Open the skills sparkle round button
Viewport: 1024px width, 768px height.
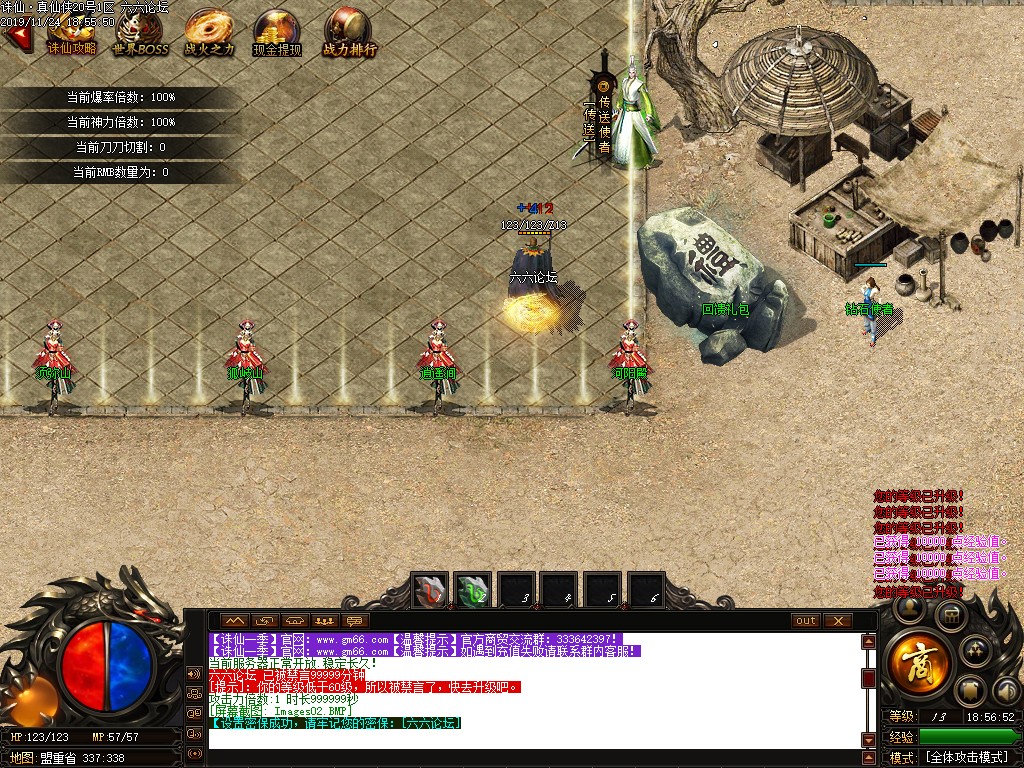(x=974, y=651)
